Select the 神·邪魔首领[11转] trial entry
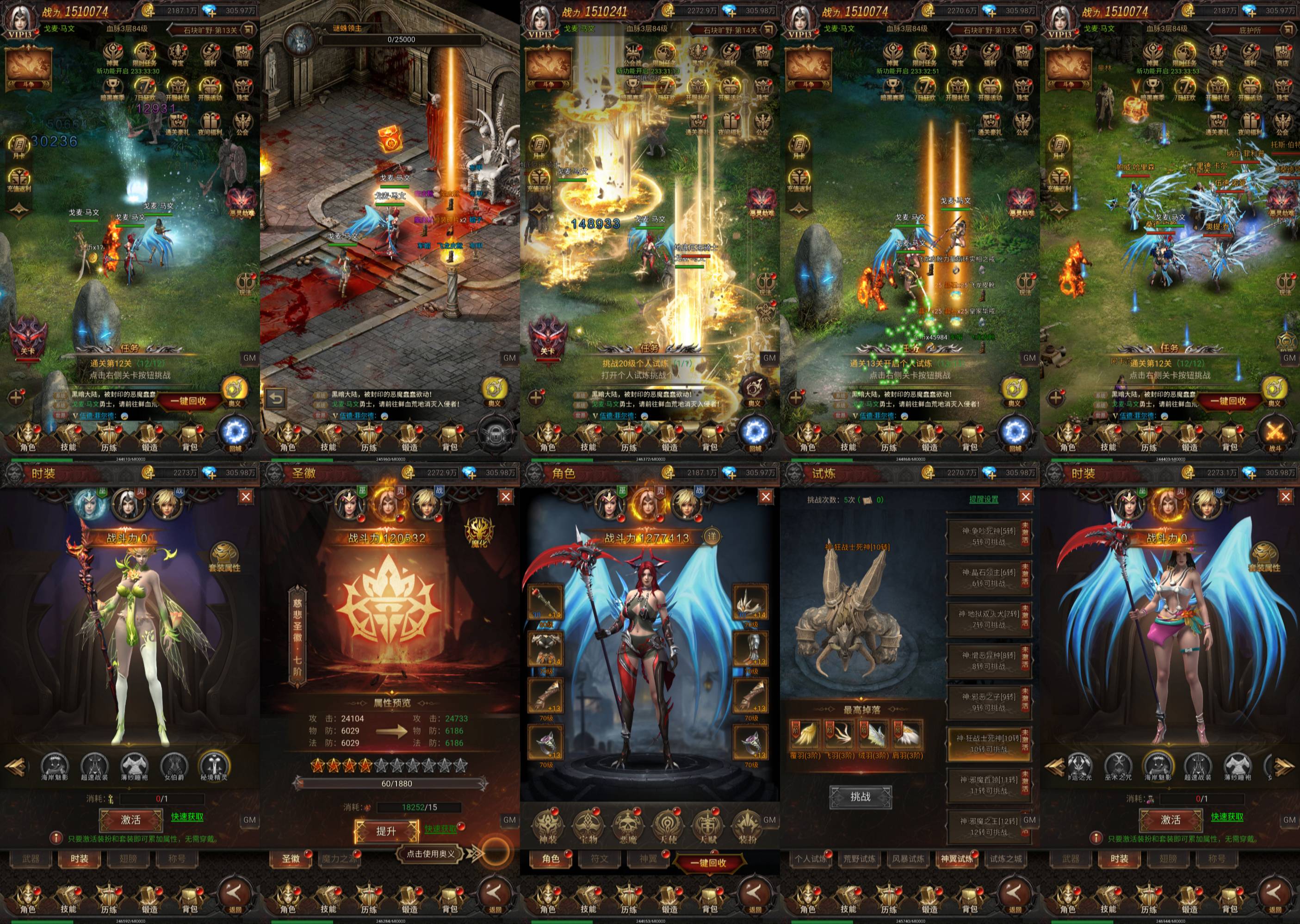This screenshot has width=1300, height=924. pos(989,785)
